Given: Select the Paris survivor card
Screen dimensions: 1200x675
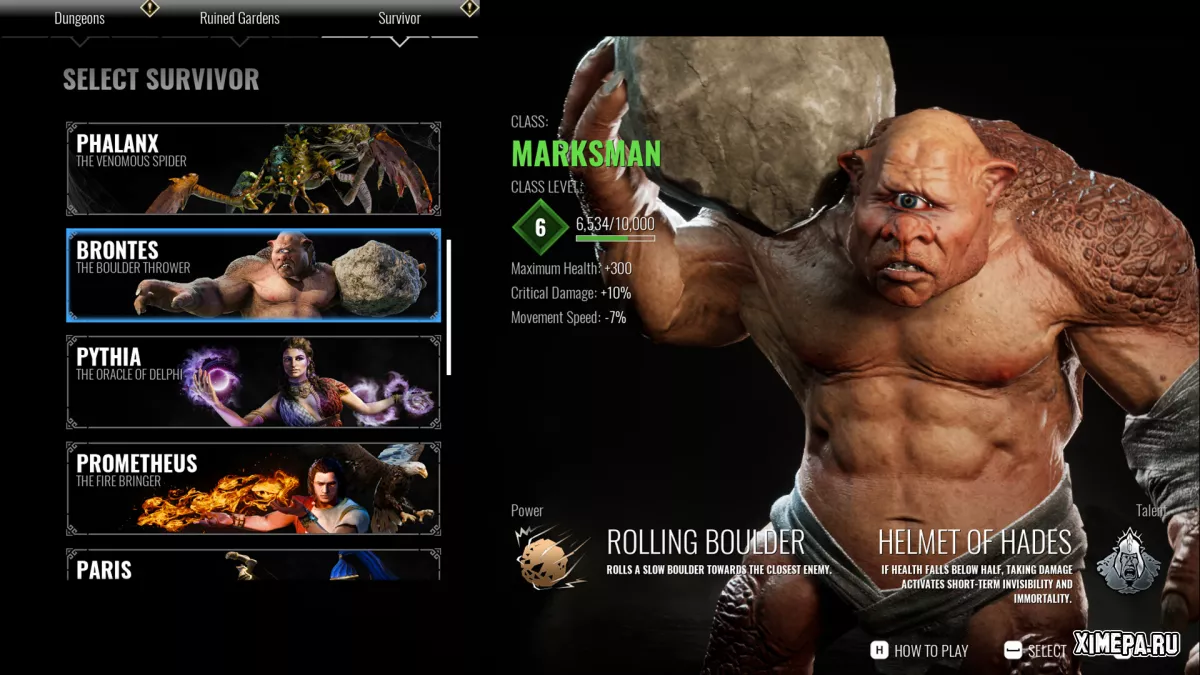Looking at the screenshot, I should tap(253, 565).
